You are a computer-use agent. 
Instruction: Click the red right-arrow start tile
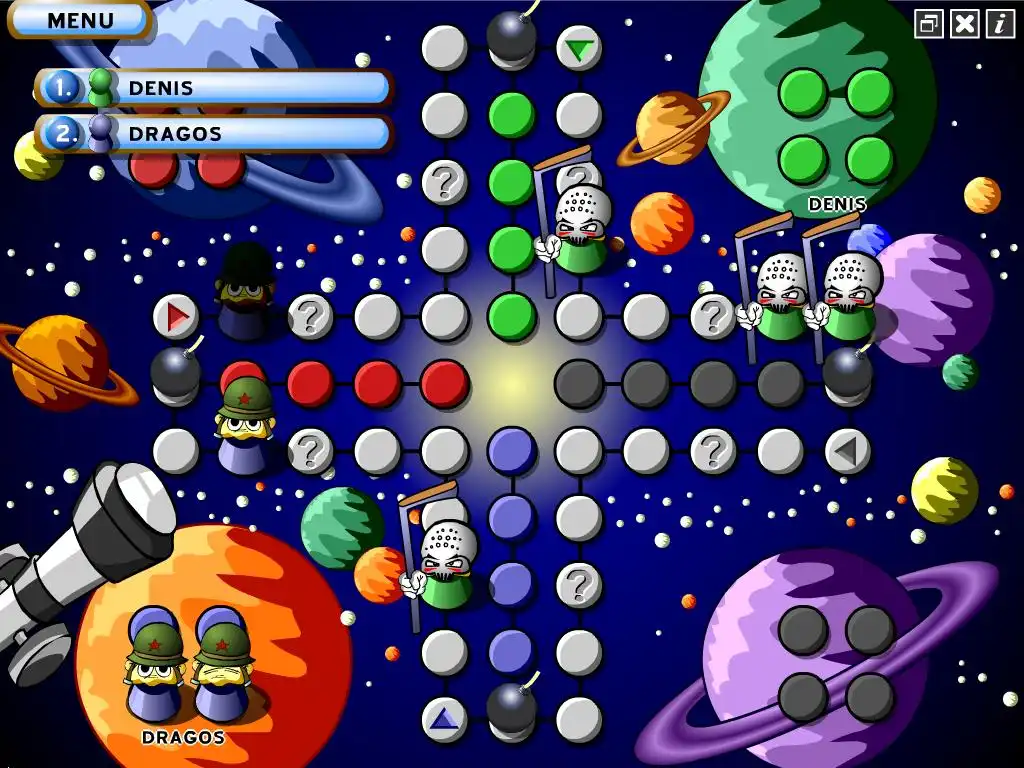[x=176, y=317]
